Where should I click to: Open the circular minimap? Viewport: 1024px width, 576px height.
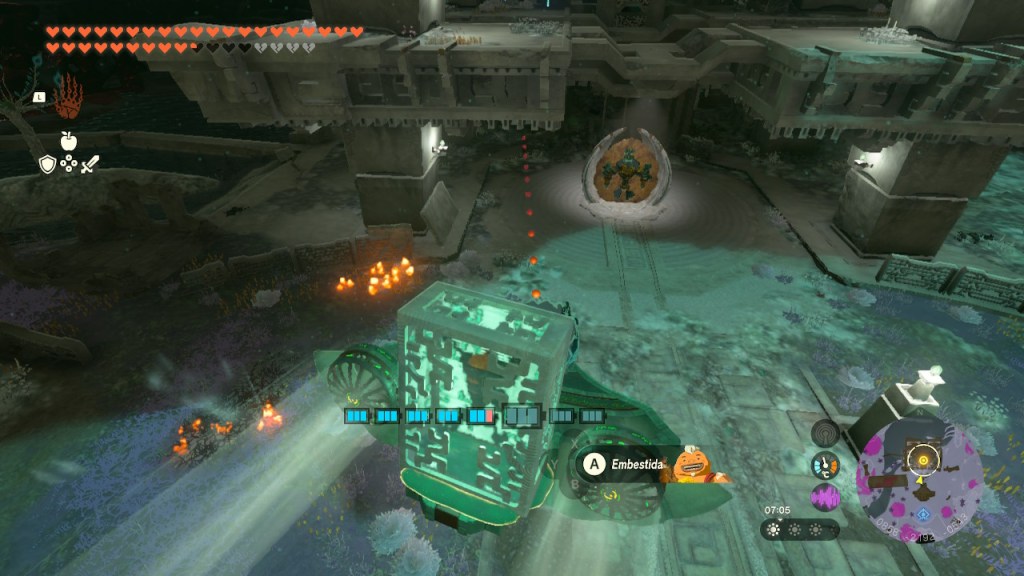pos(918,480)
